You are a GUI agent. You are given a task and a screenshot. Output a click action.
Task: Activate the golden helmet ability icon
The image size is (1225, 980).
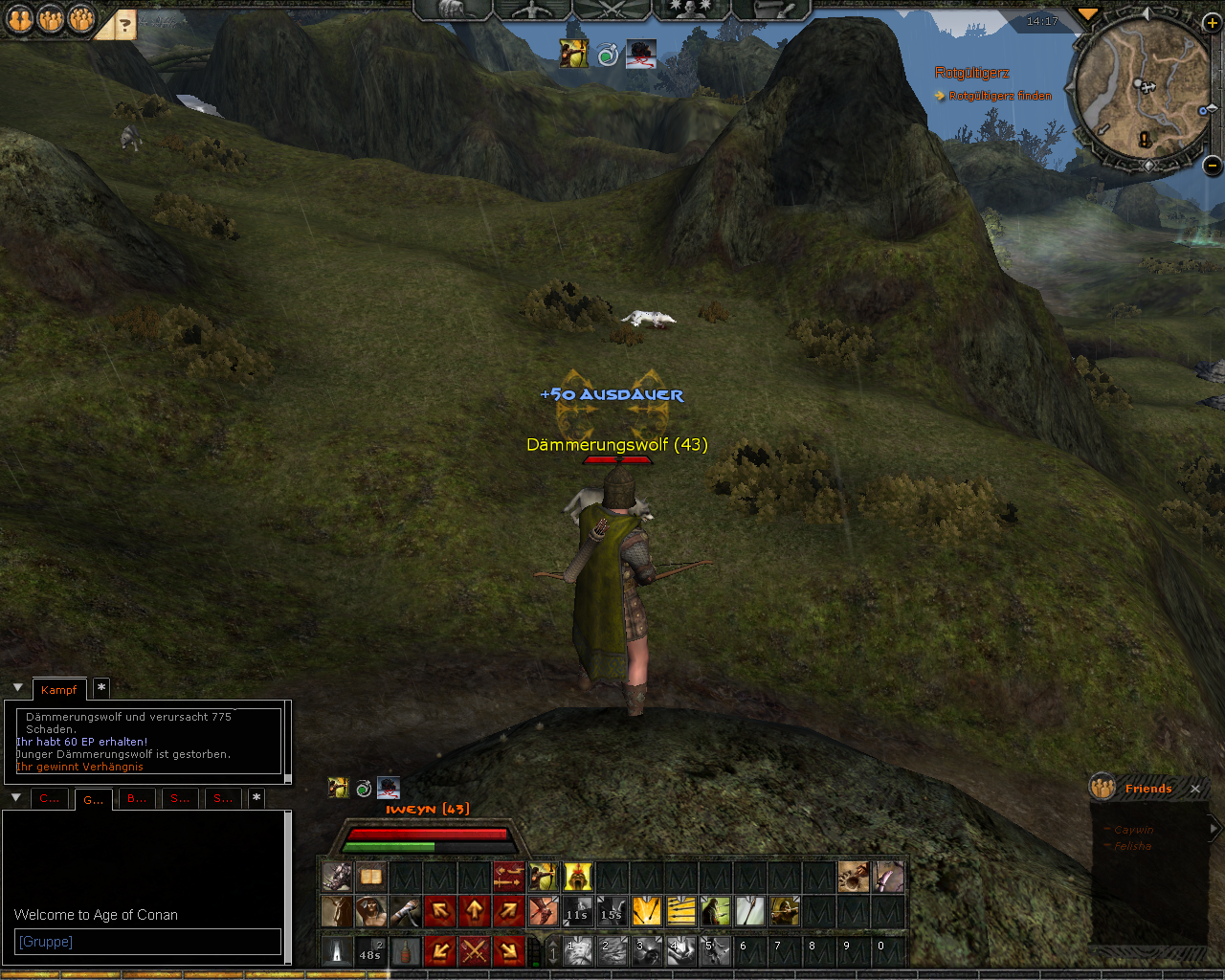[x=577, y=877]
